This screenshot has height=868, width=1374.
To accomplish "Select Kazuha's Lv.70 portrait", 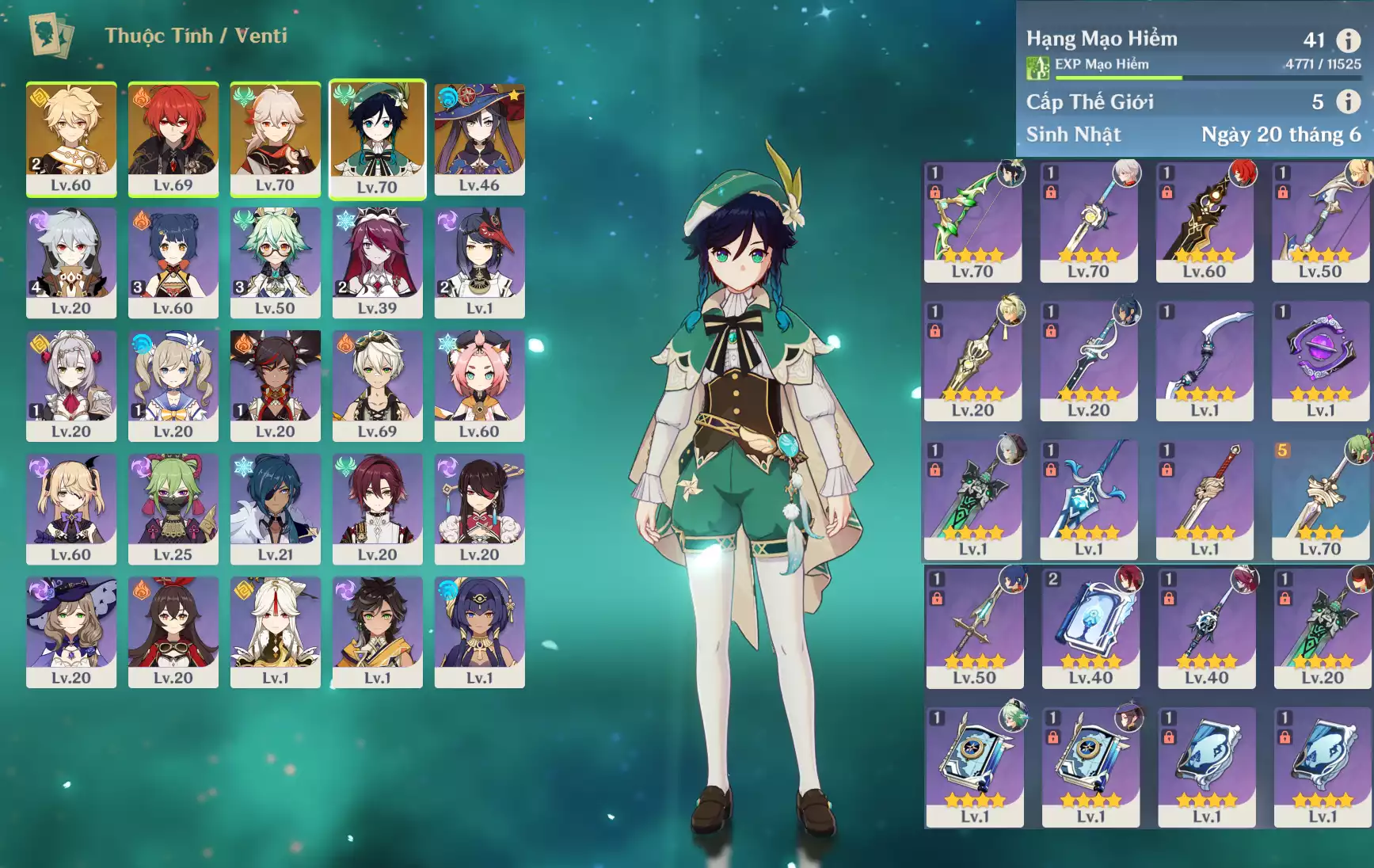I will 275,139.
